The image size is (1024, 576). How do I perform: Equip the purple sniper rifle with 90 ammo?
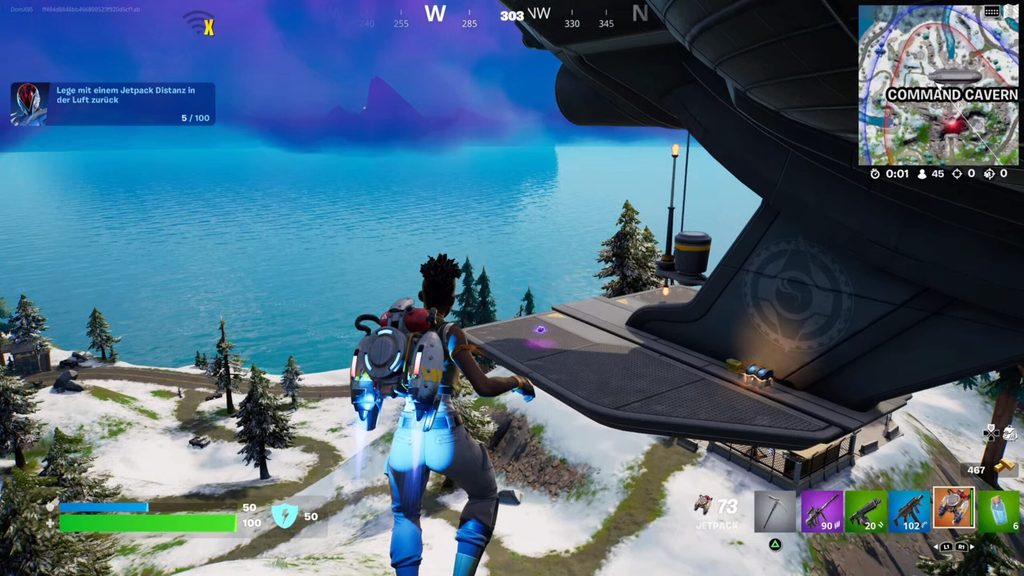pyautogui.click(x=821, y=510)
